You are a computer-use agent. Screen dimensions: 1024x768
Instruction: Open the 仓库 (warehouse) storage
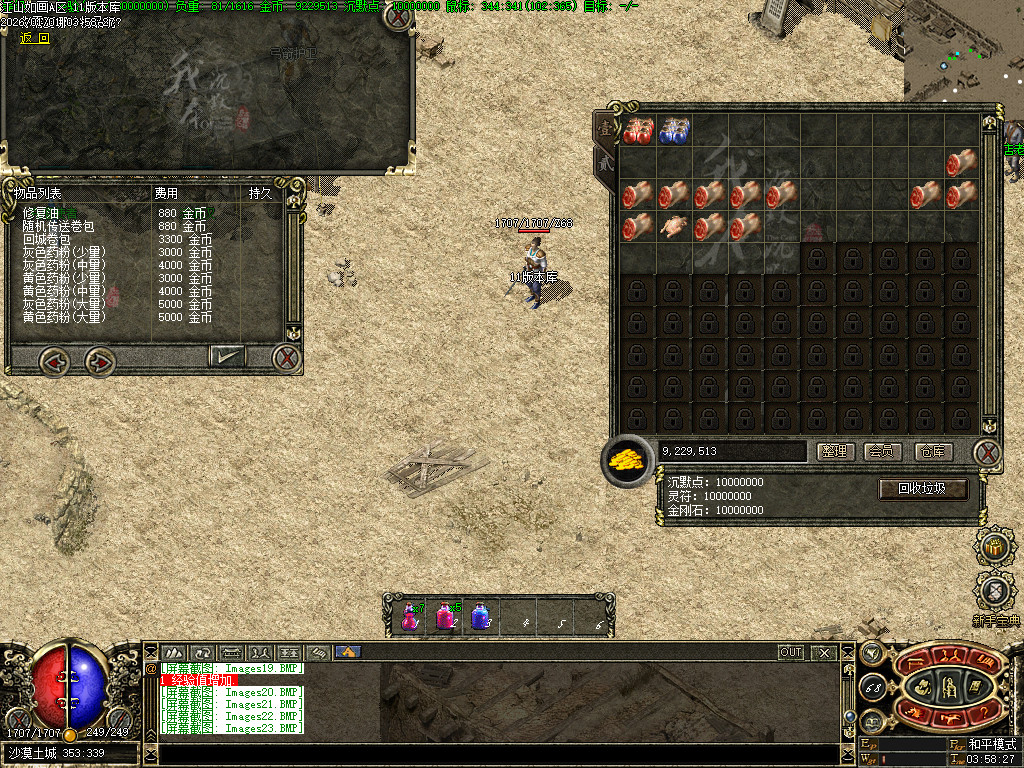click(x=932, y=452)
